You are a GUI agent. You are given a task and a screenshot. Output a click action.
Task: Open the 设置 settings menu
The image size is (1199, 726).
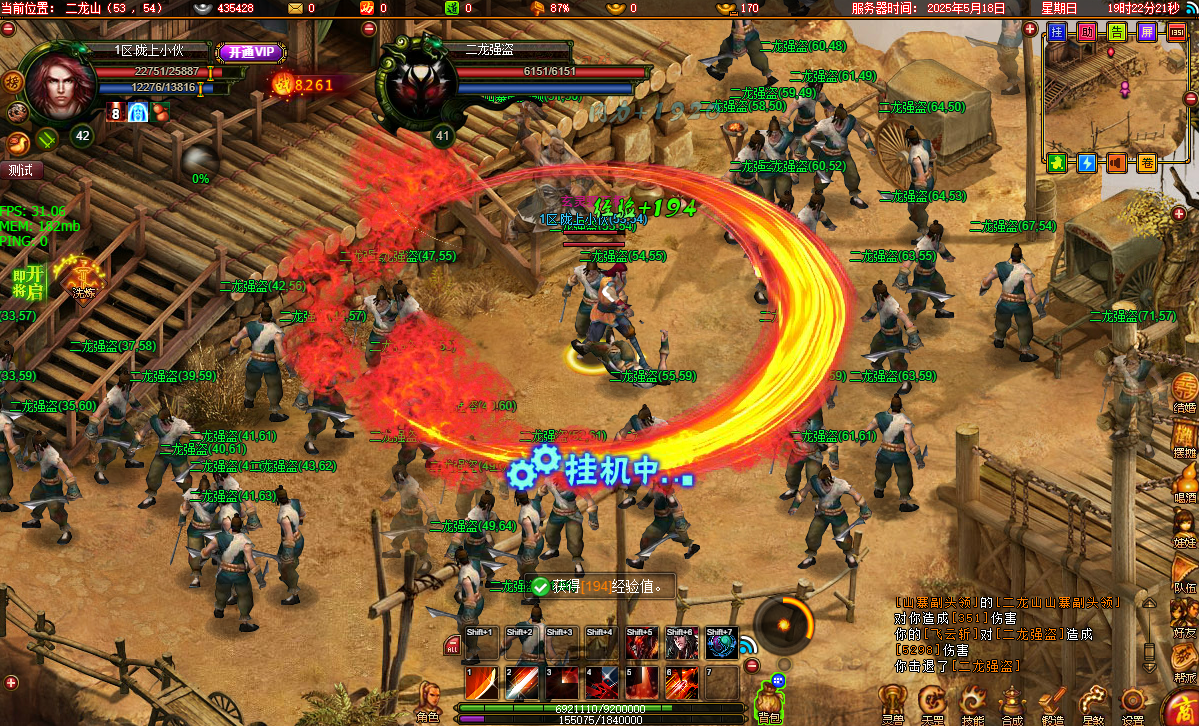1132,703
